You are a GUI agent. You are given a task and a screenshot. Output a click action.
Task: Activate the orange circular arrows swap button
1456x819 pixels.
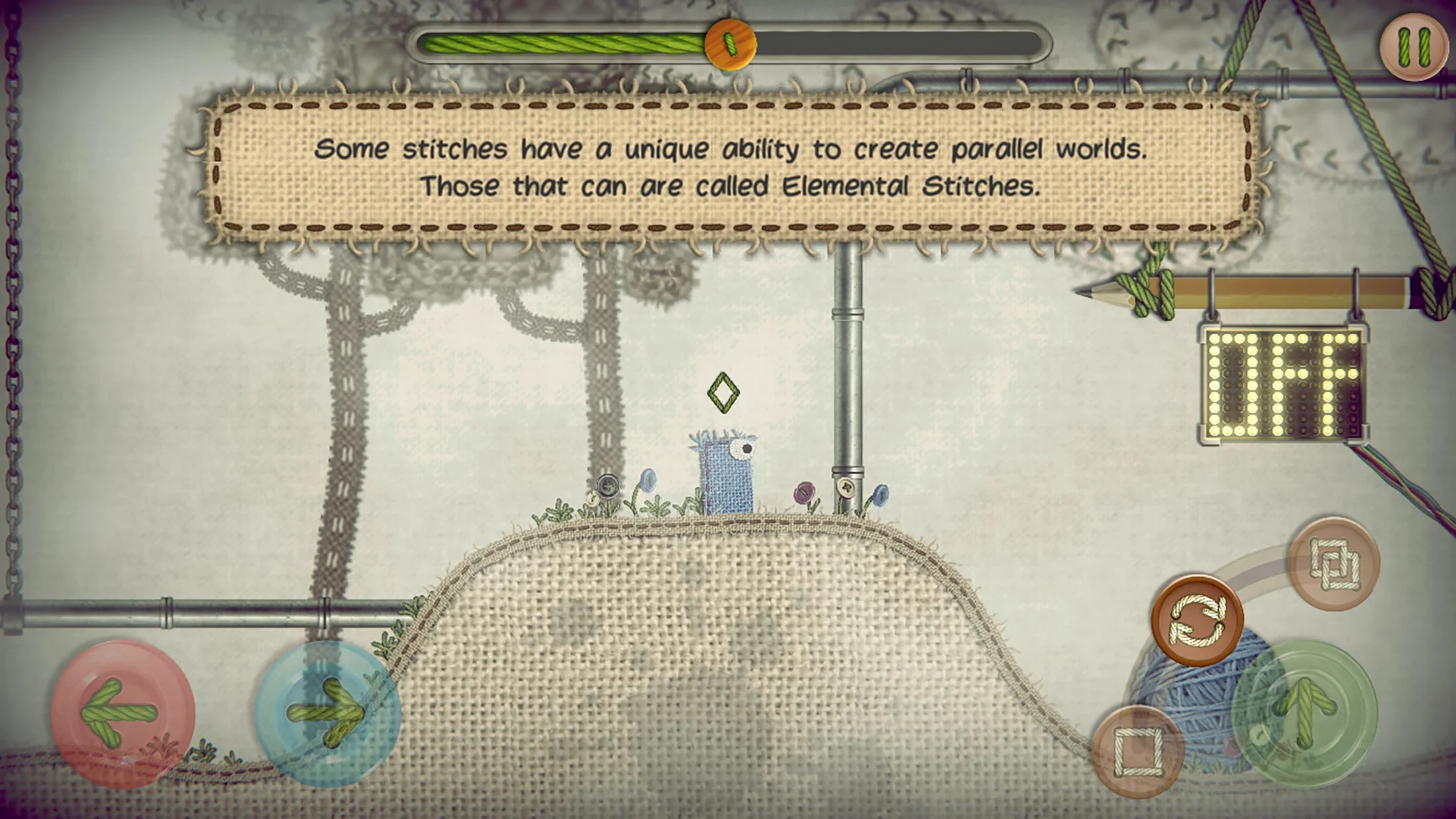click(x=1197, y=620)
